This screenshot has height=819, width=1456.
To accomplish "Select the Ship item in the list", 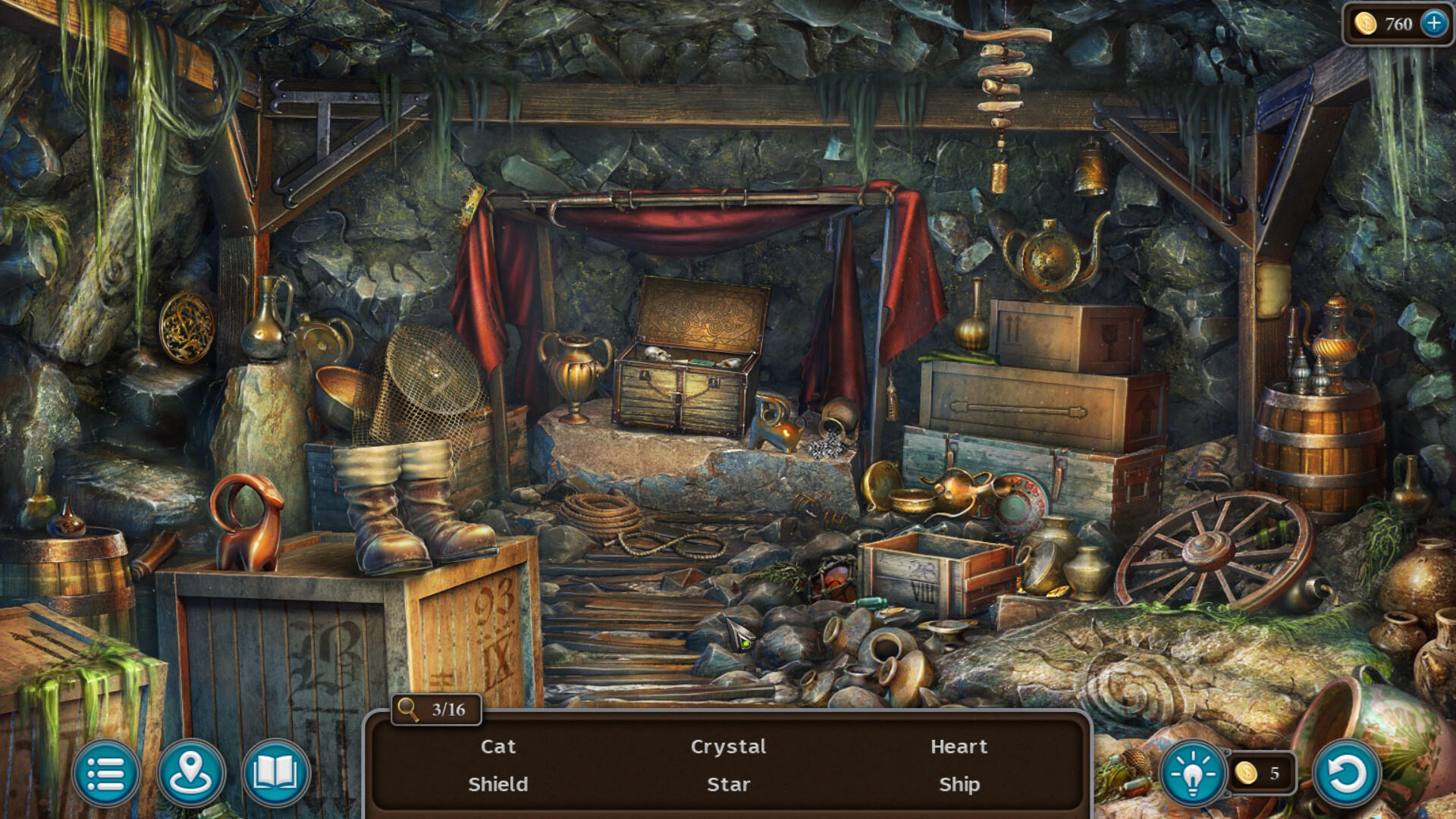I will (959, 784).
